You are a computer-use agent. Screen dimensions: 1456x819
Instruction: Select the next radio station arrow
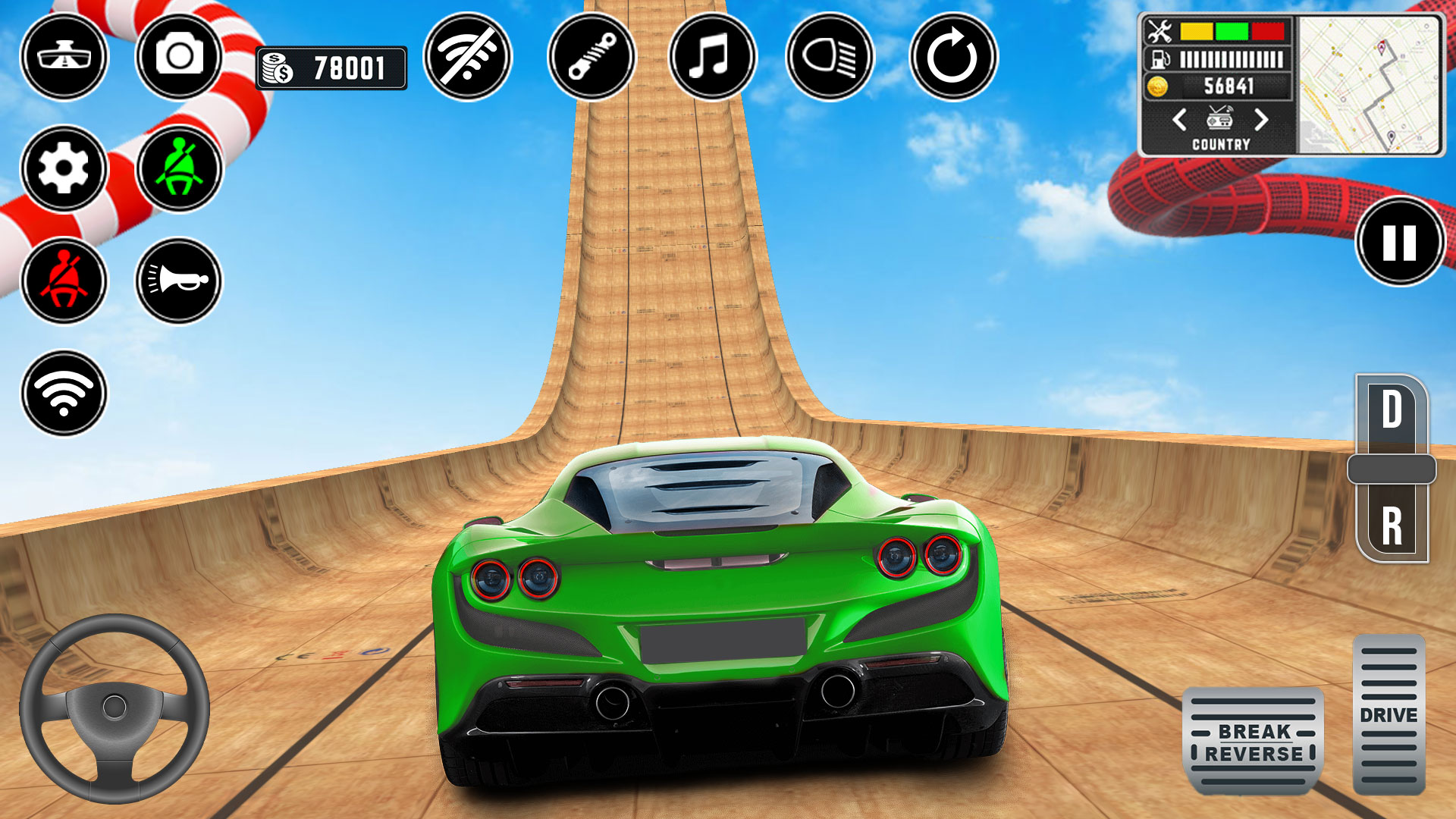(1260, 120)
